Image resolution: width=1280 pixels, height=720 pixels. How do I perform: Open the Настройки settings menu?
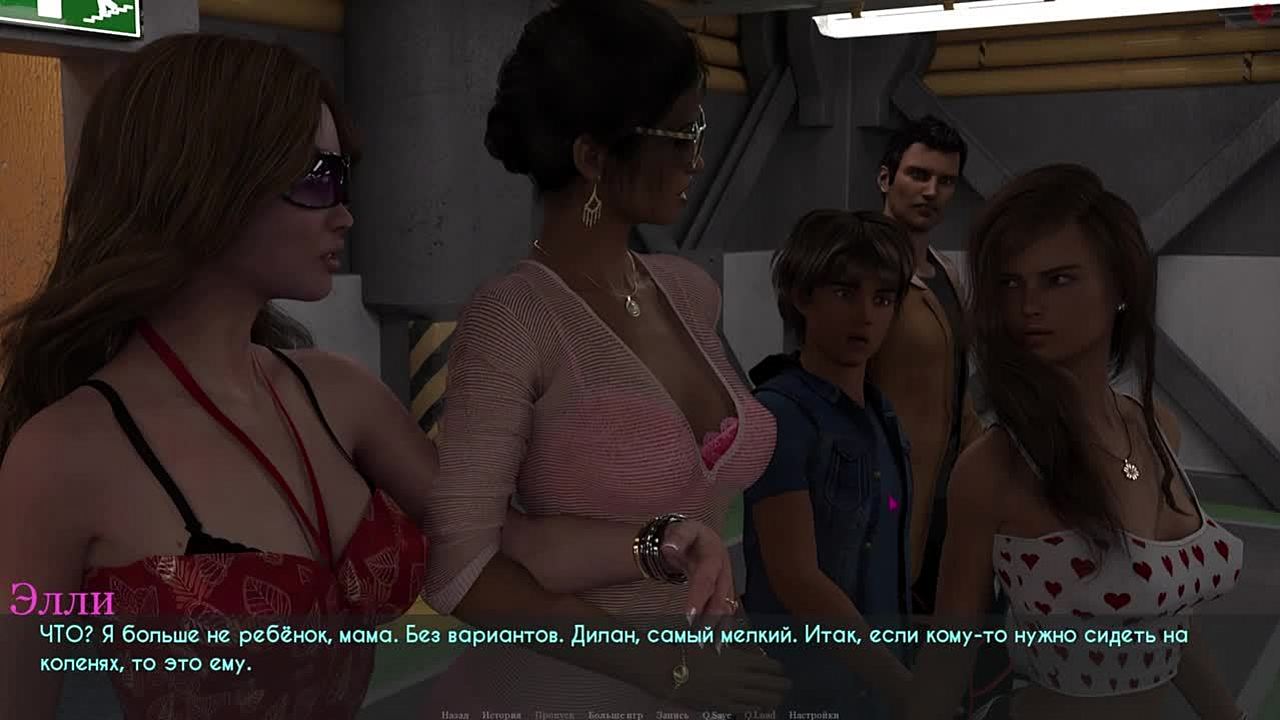coord(813,715)
